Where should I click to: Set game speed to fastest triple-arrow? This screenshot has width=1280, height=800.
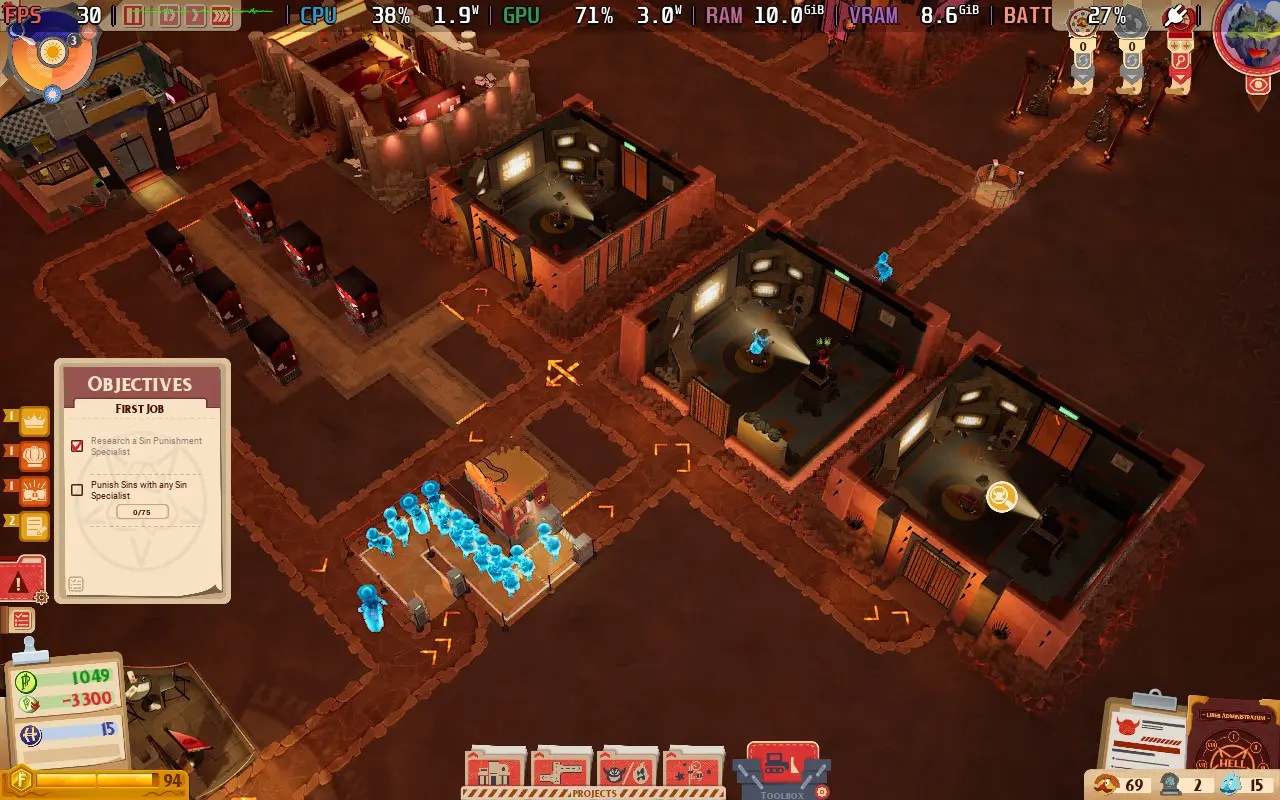221,15
